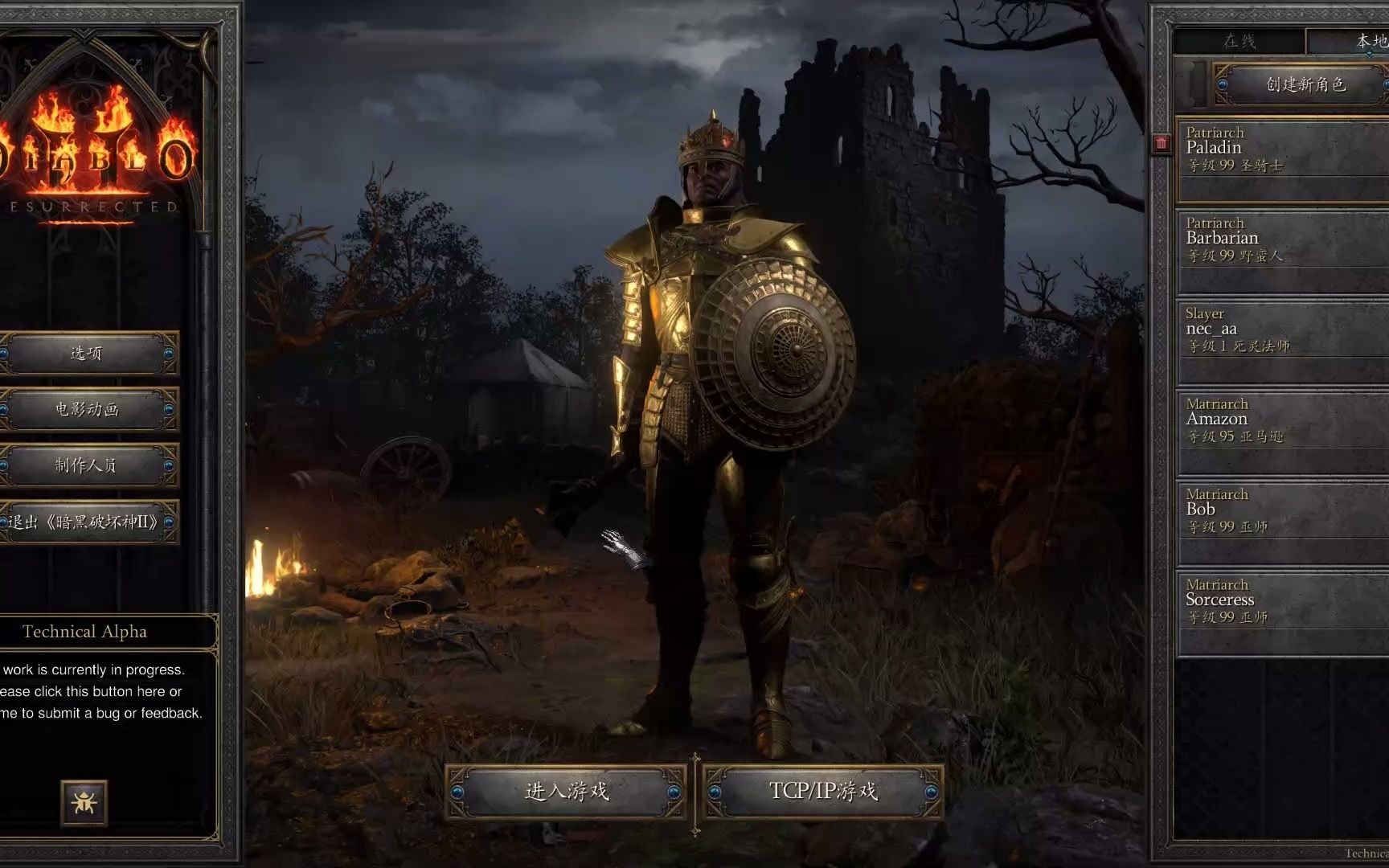The image size is (1389, 868).
Task: Create a new character with 创建新角色
Action: 1304,84
